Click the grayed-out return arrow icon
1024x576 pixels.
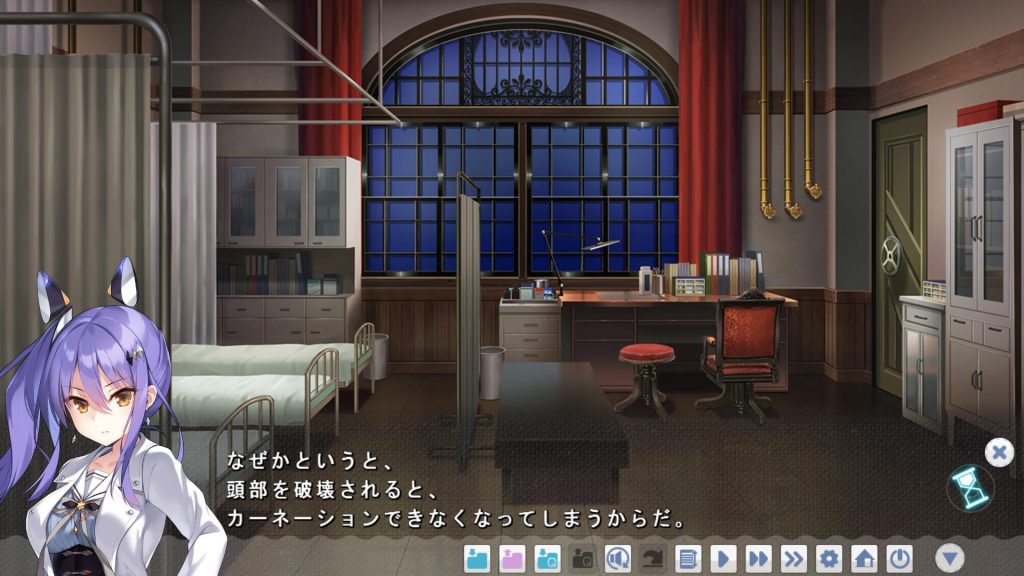point(653,558)
